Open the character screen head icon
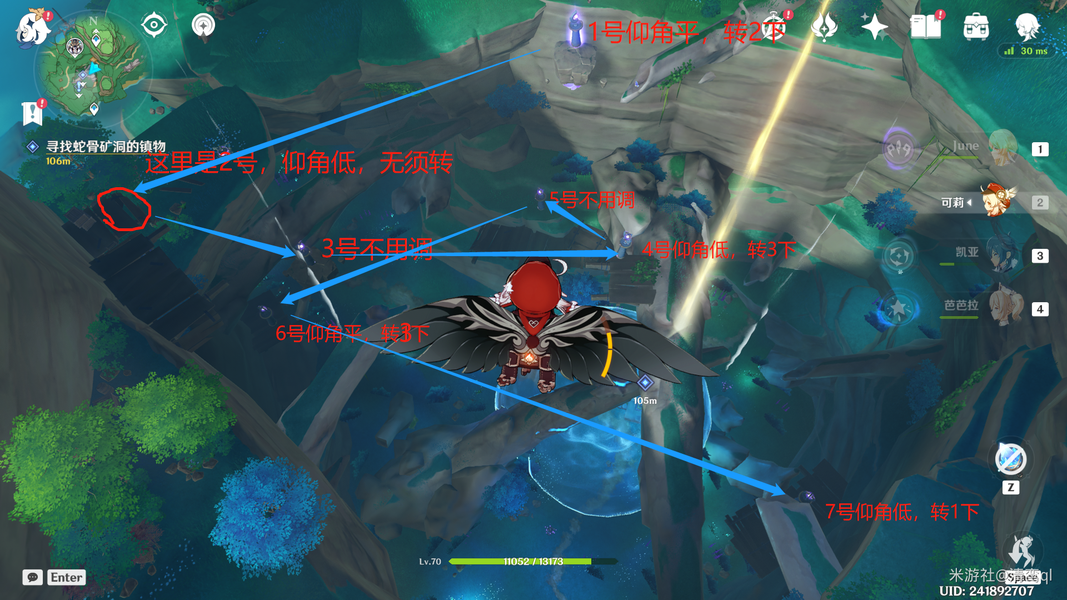Screen dimensions: 1067x600 pyautogui.click(x=1025, y=26)
